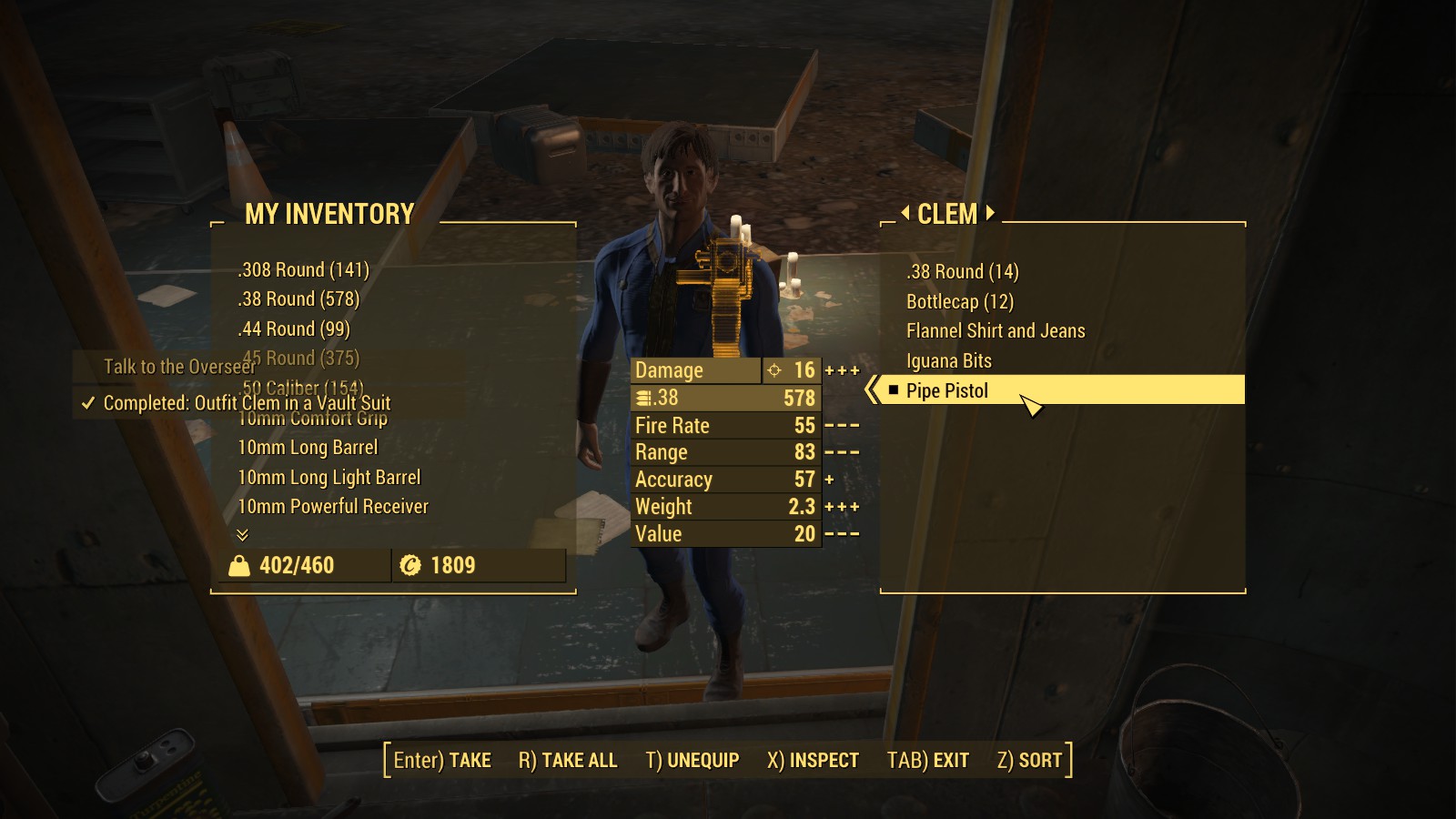Choose the .44 Round ammo entry

(293, 329)
